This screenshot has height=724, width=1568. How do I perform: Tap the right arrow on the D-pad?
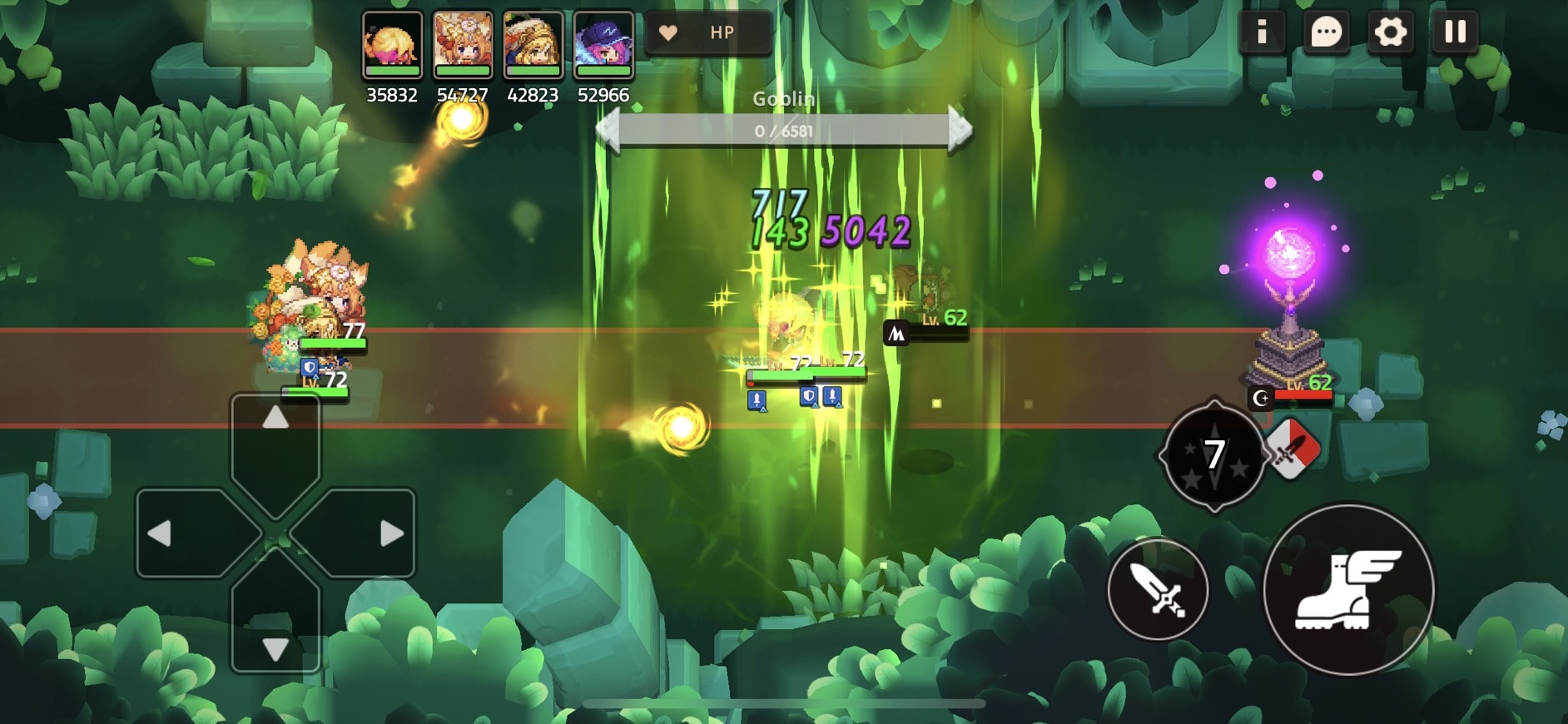click(x=366, y=533)
